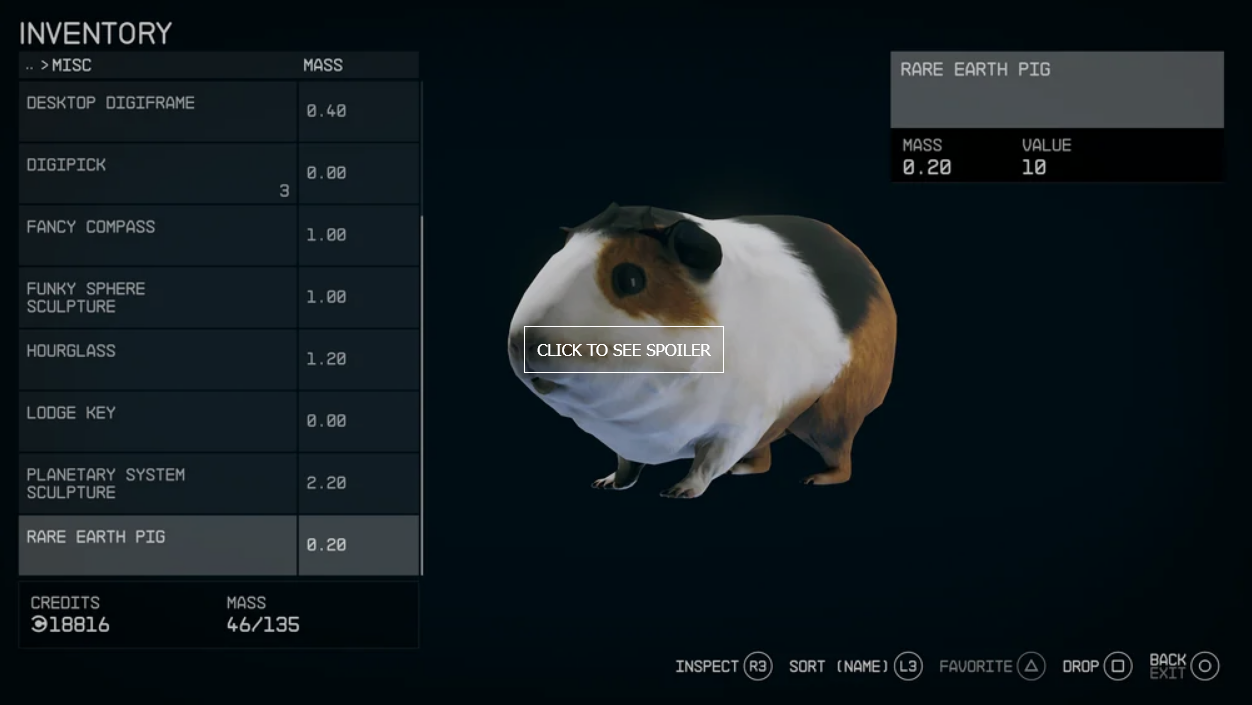
Task: Select the Fancy Compass entry
Action: click(158, 235)
